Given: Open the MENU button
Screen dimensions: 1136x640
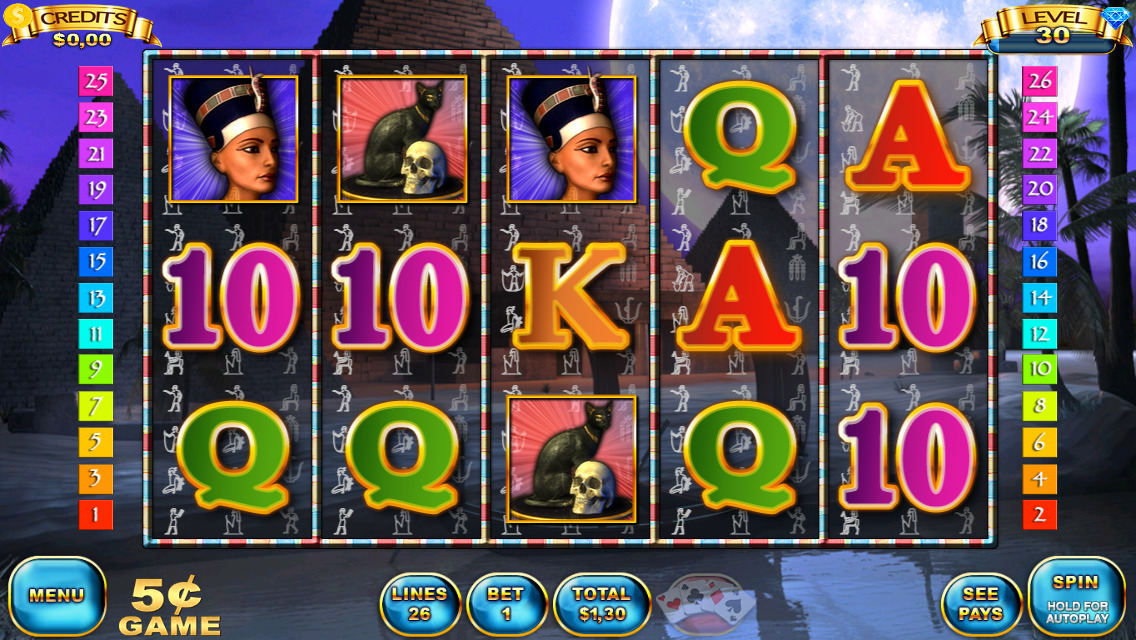Looking at the screenshot, I should coord(57,596).
